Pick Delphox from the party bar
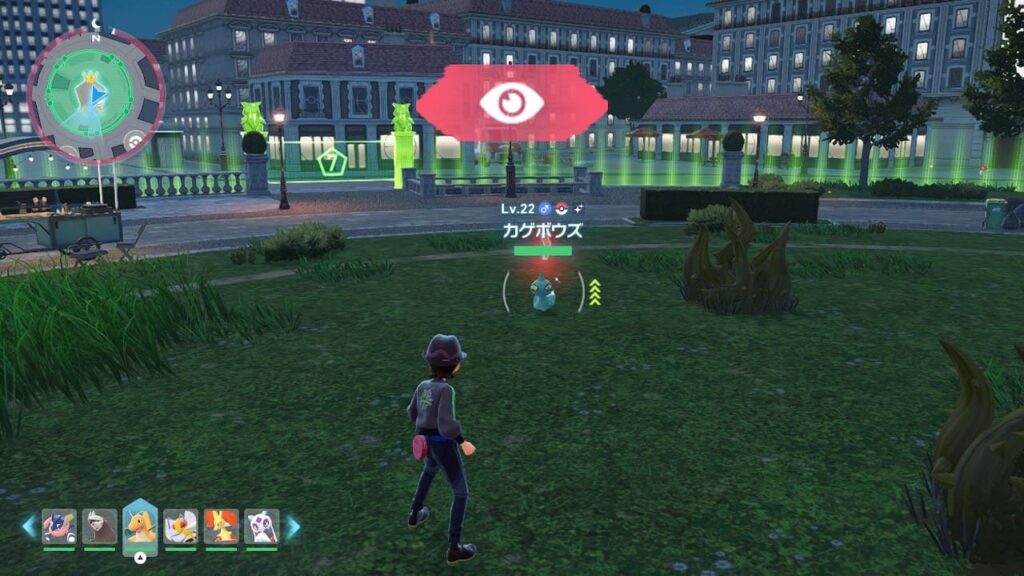The image size is (1024, 576). tap(221, 526)
